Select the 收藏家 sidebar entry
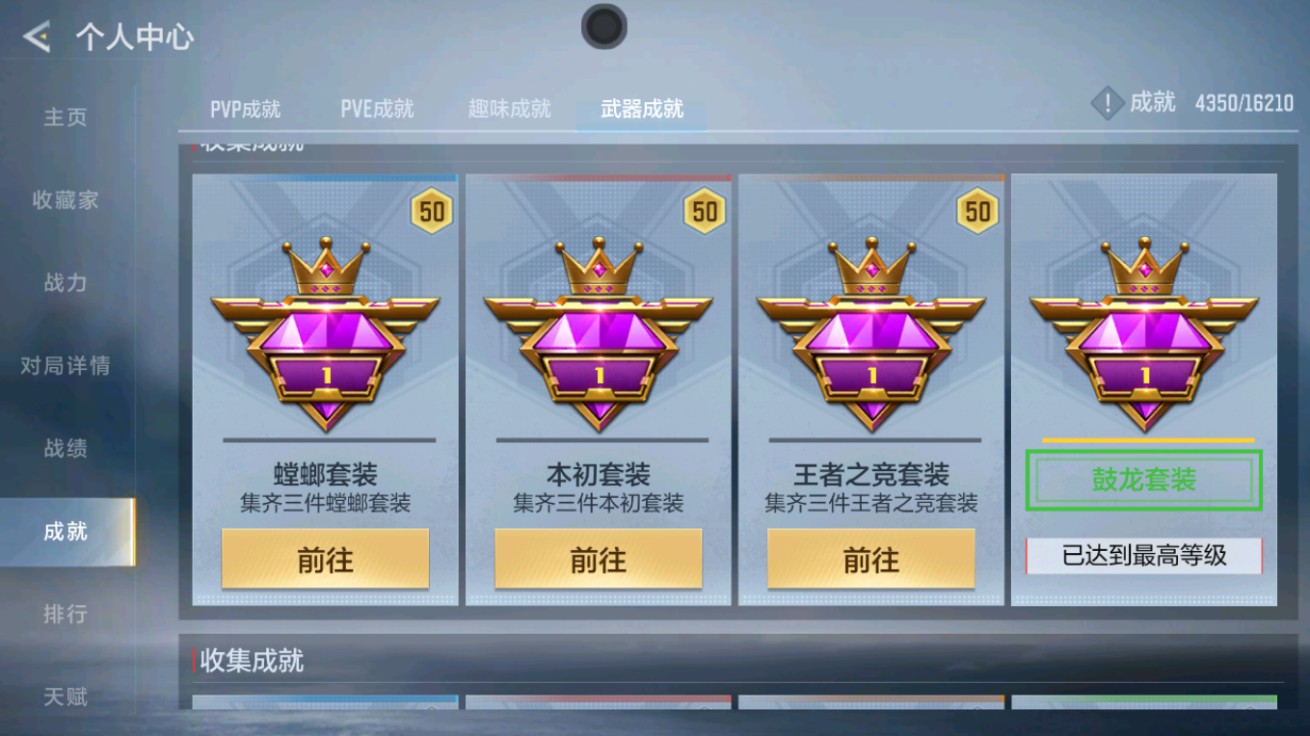This screenshot has height=736, width=1310. [62, 199]
